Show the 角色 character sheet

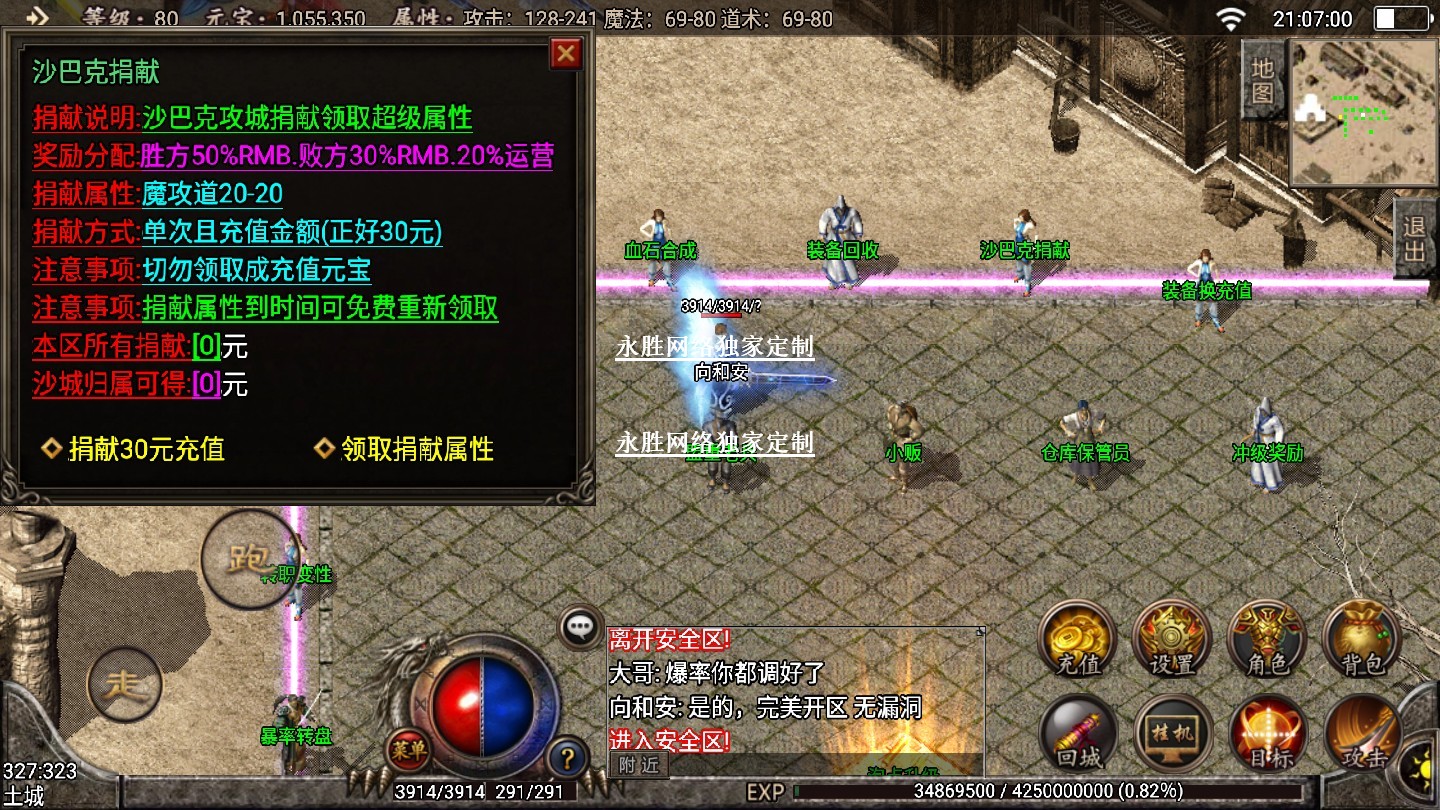(1267, 640)
